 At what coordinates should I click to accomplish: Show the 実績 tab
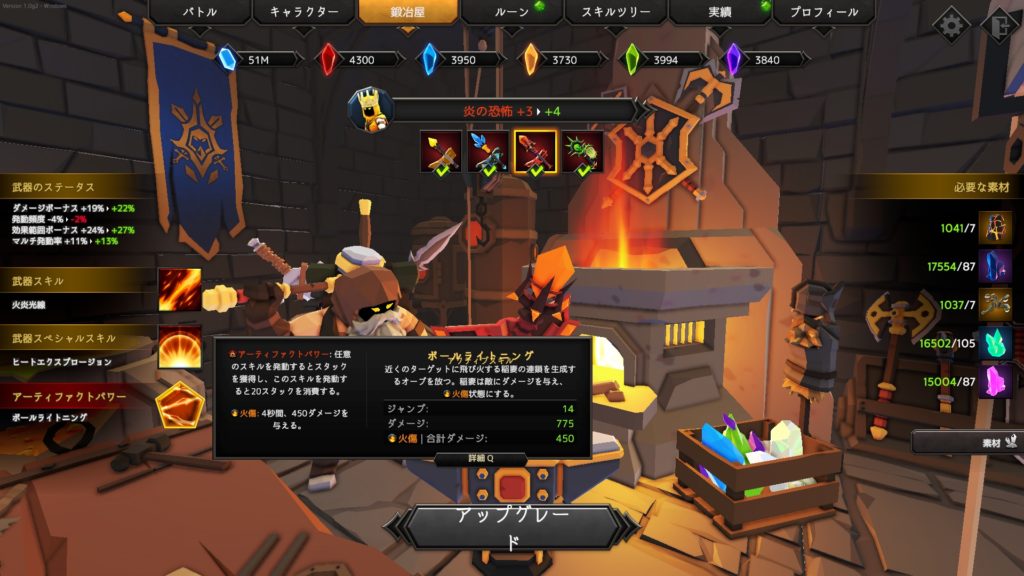pyautogui.click(x=719, y=13)
